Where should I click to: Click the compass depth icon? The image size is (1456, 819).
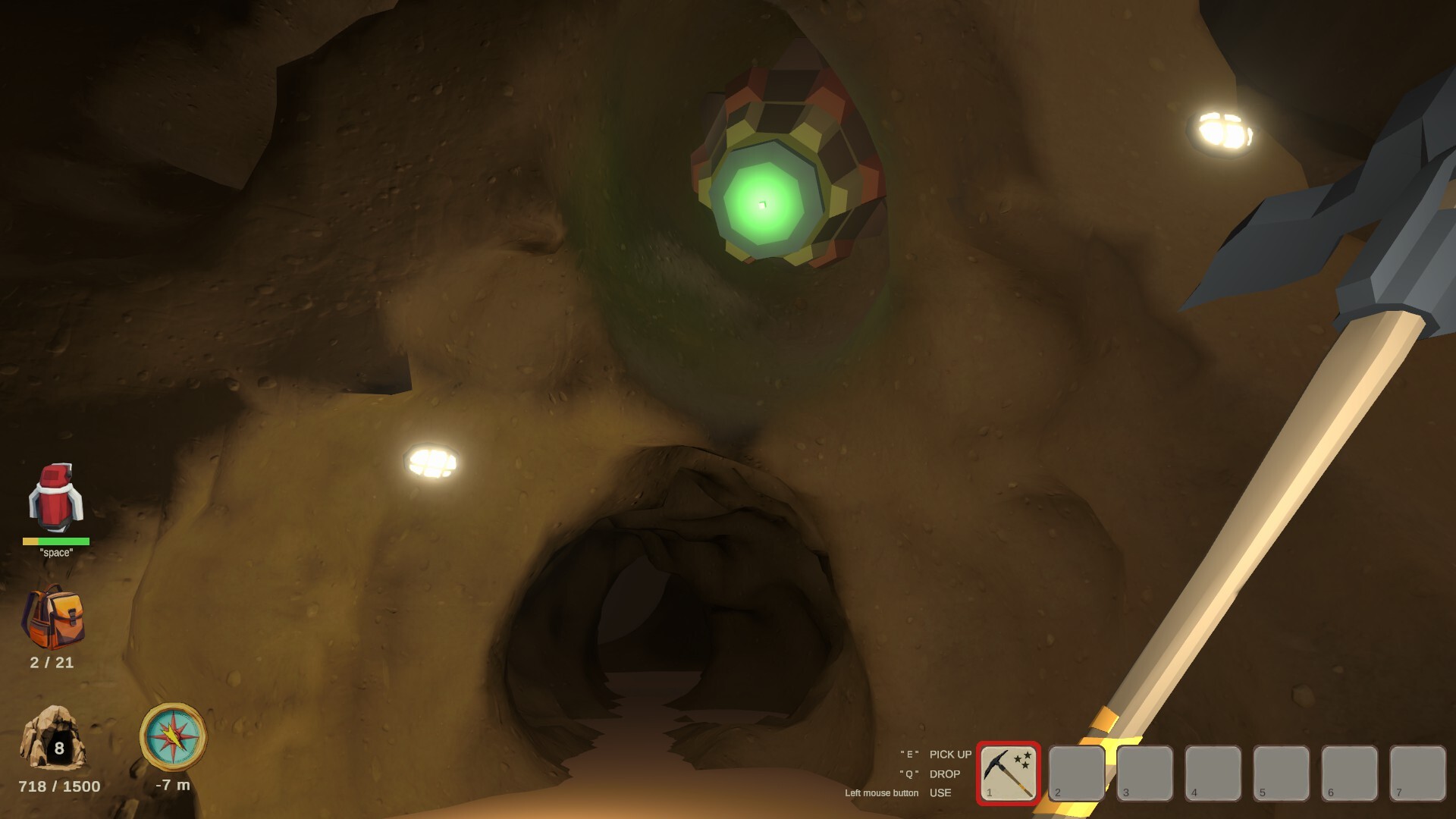click(x=173, y=736)
